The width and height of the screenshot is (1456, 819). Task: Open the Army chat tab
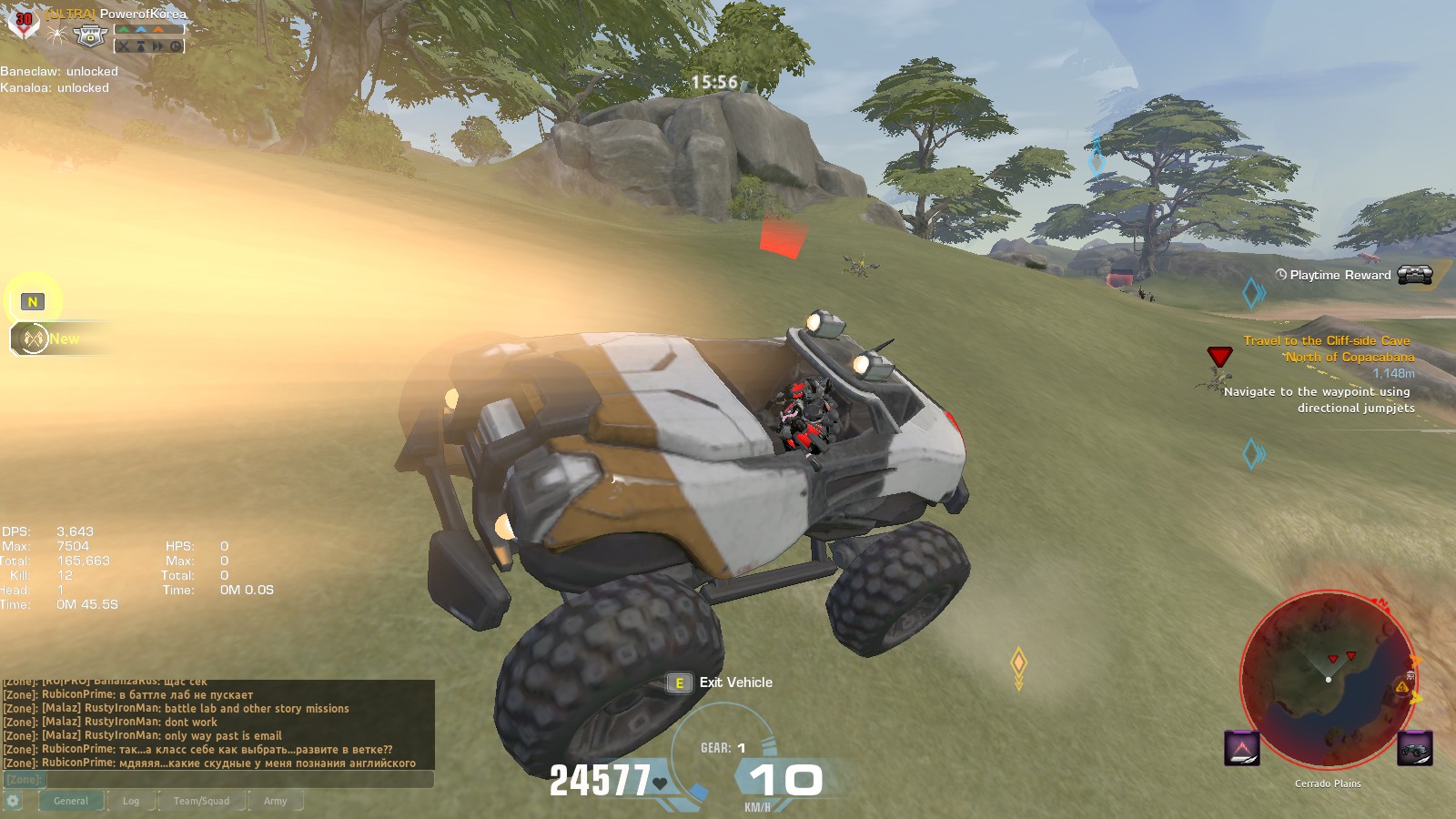pyautogui.click(x=274, y=801)
